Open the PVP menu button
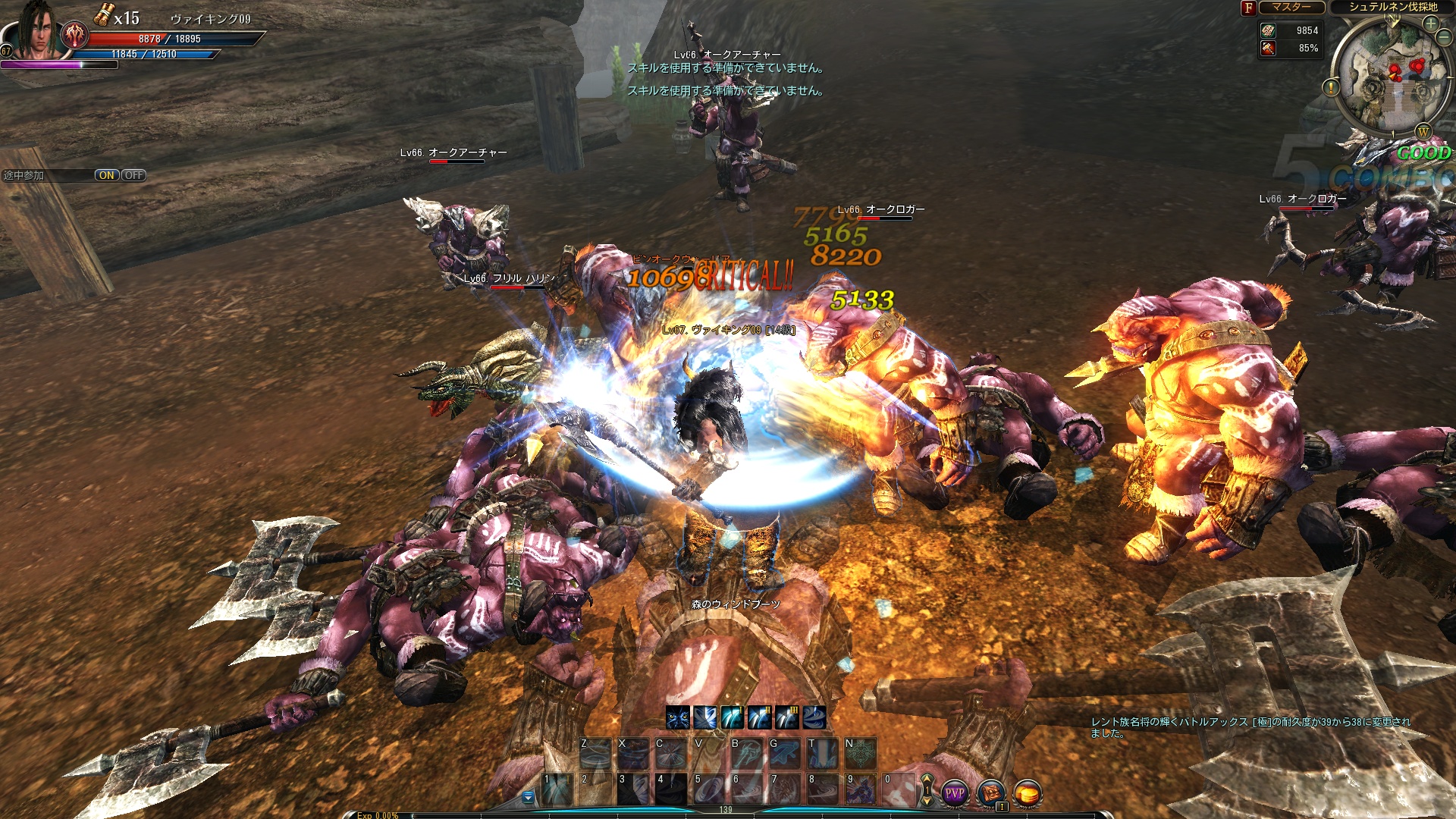Screen dimensions: 1456x819 click(x=954, y=794)
